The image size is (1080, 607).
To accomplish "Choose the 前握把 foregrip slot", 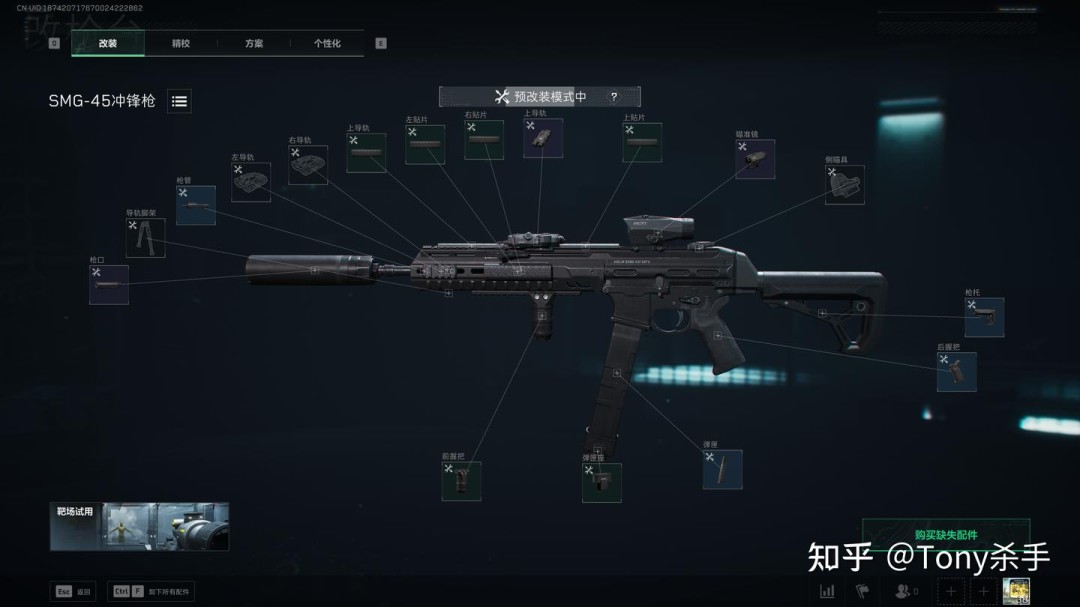I will 461,481.
